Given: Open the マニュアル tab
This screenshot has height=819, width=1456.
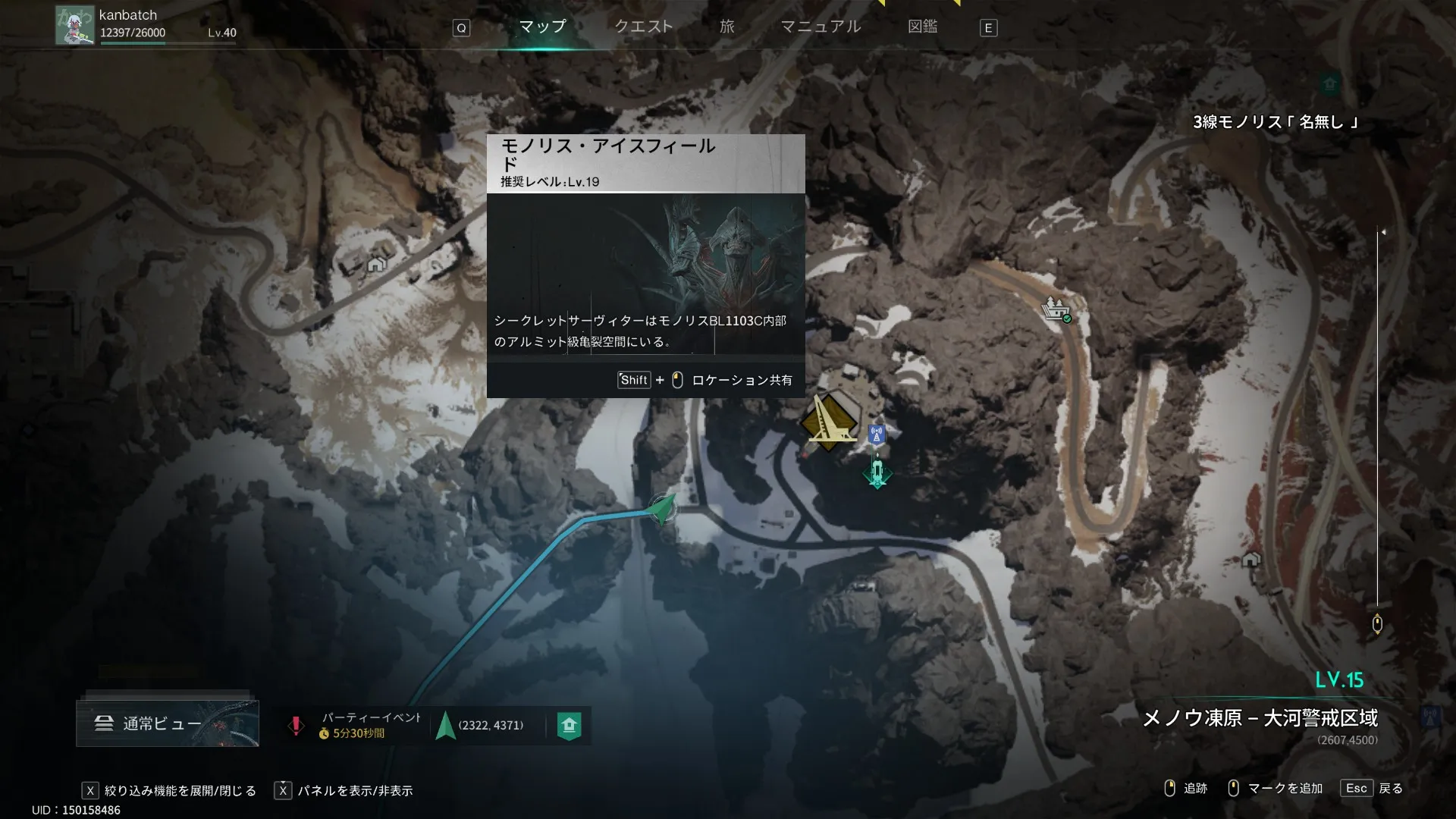Looking at the screenshot, I should (821, 27).
